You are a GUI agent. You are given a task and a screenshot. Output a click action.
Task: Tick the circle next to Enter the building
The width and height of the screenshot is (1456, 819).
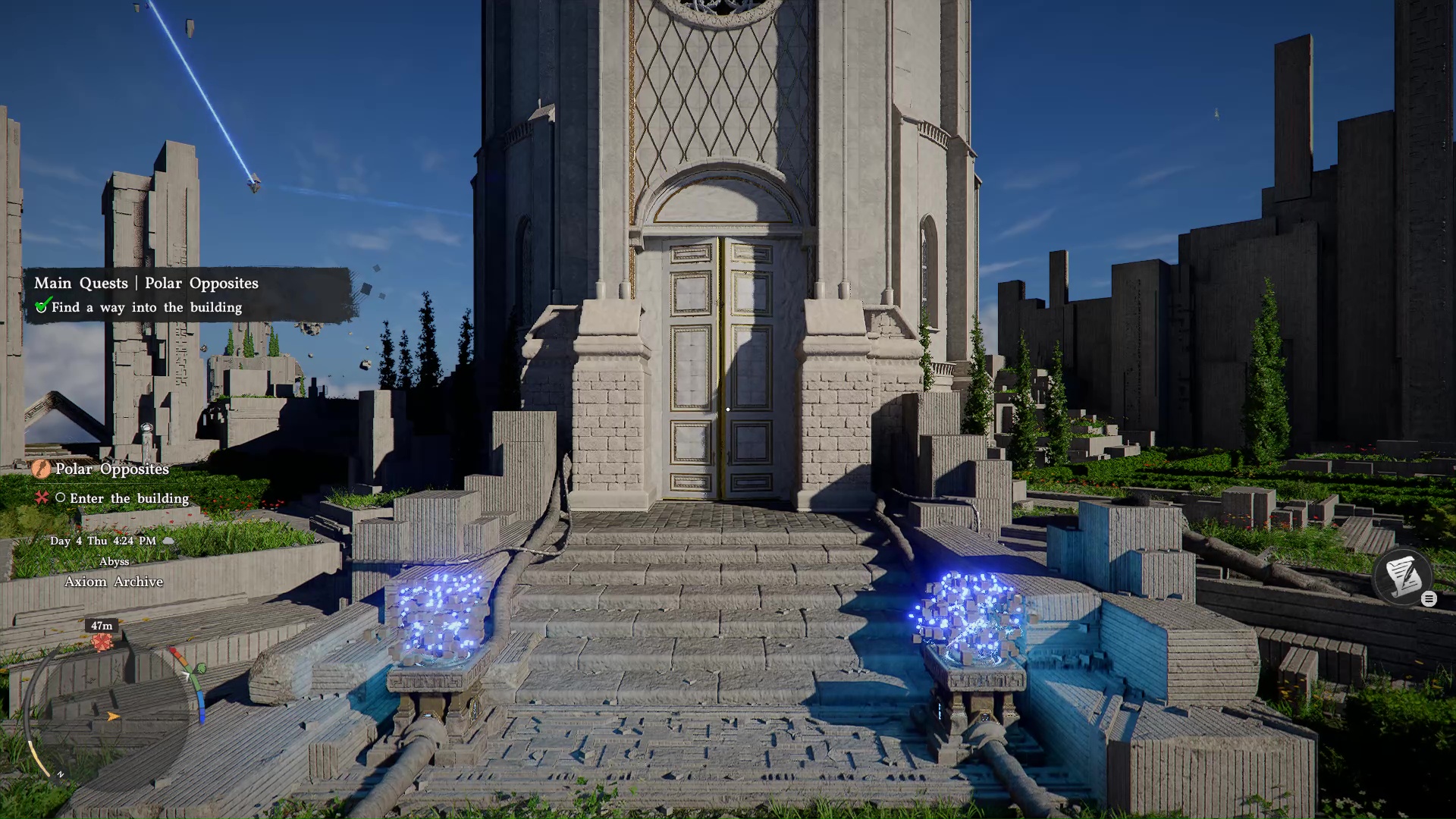click(61, 498)
